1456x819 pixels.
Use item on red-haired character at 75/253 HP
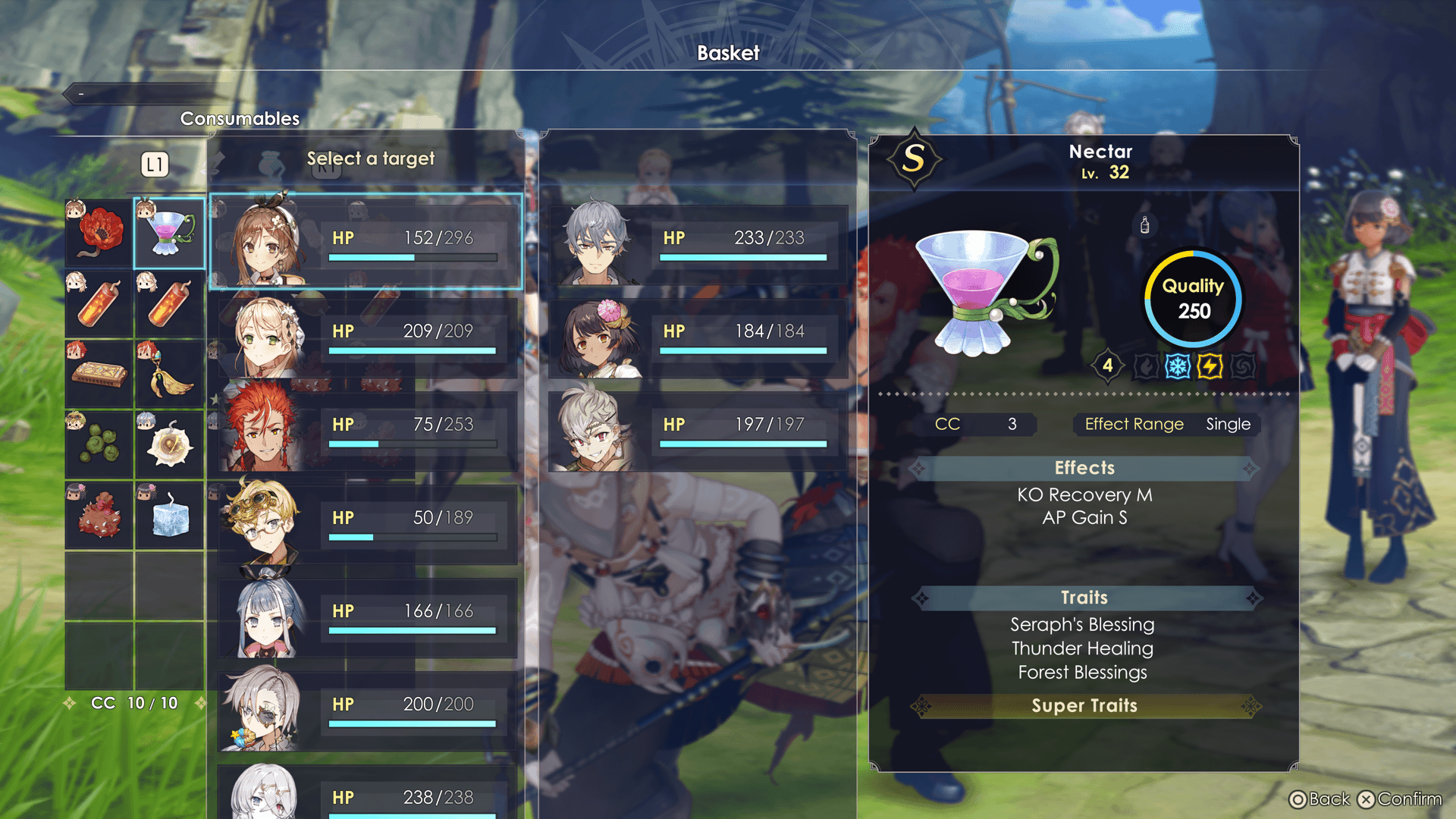(366, 428)
